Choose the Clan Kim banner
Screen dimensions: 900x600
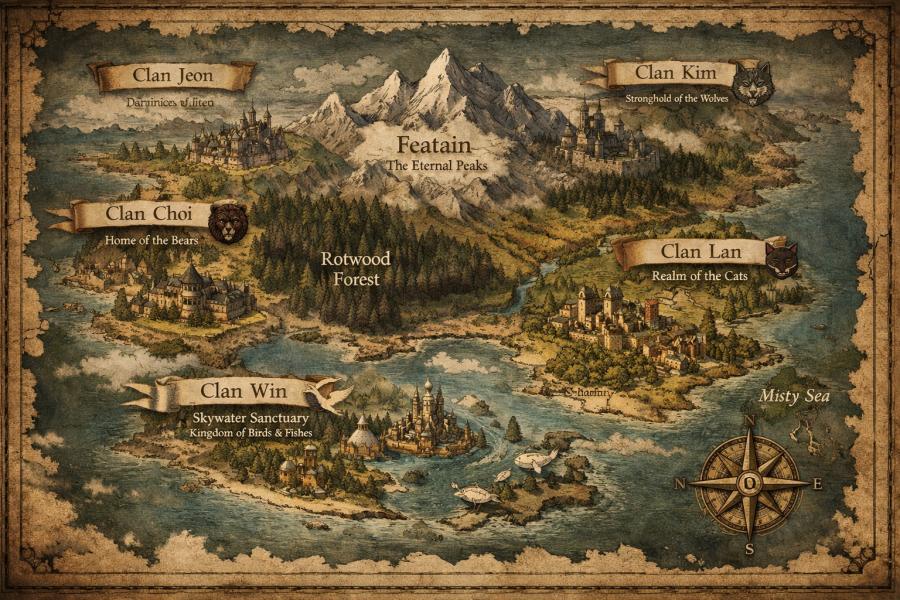click(667, 73)
